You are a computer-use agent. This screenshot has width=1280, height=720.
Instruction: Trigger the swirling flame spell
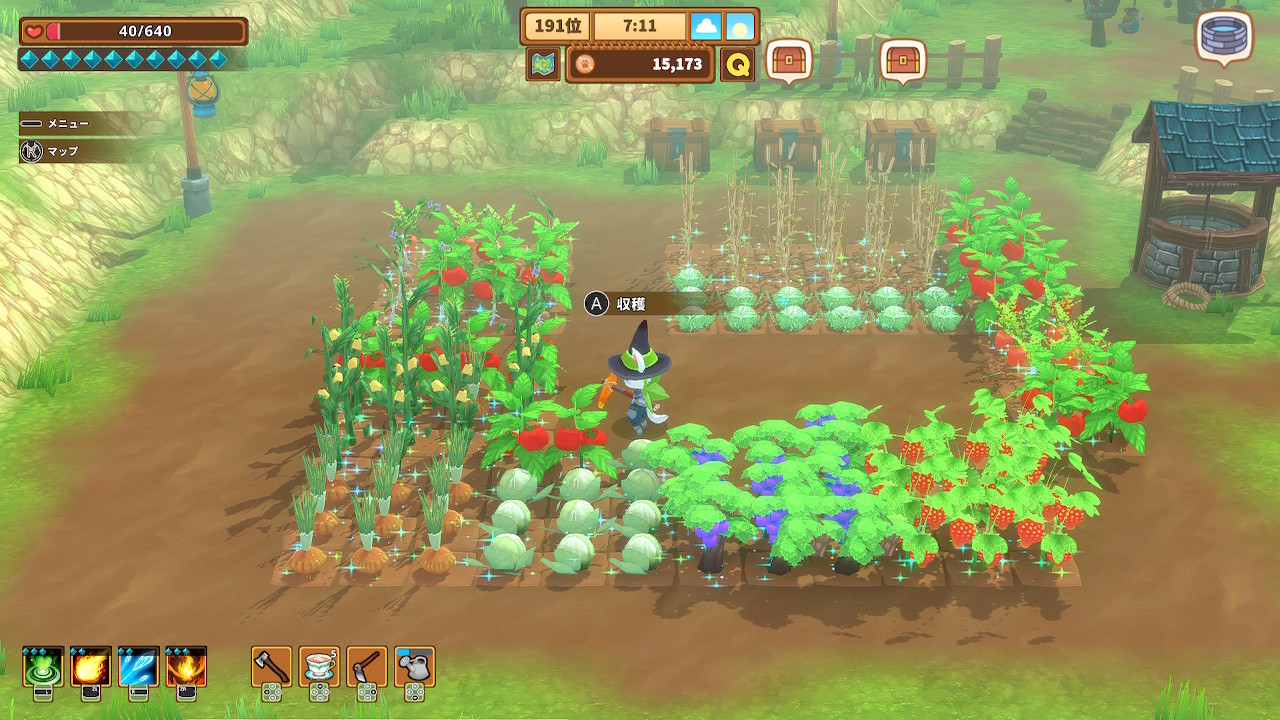(x=186, y=667)
